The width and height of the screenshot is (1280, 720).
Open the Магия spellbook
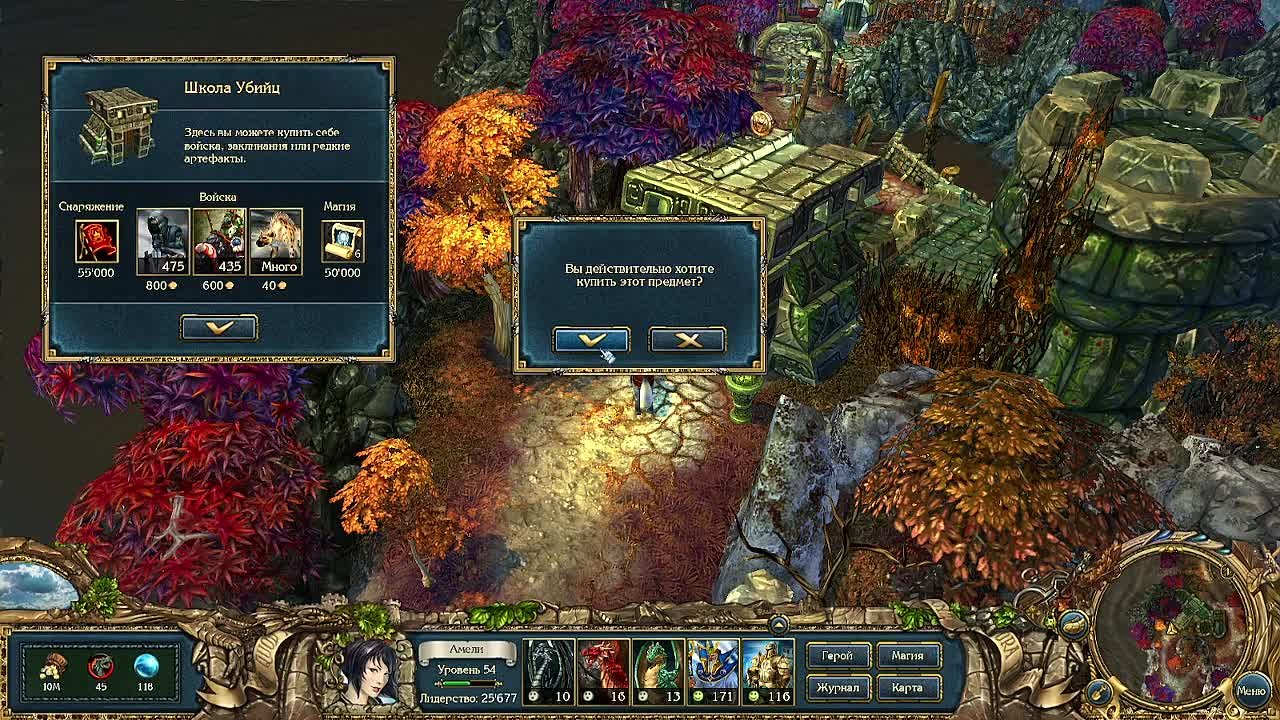click(907, 656)
